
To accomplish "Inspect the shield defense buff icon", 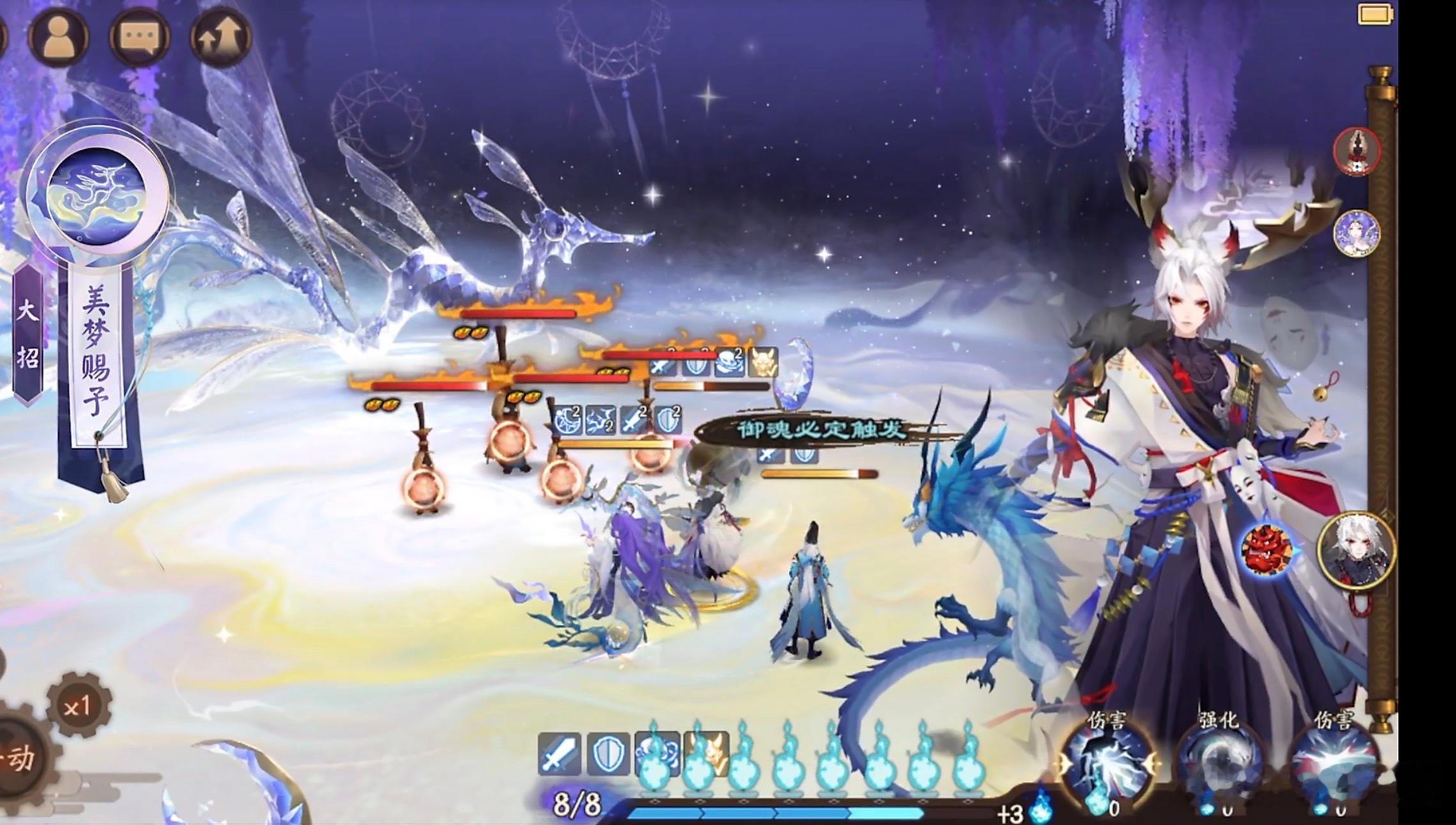I will click(606, 755).
